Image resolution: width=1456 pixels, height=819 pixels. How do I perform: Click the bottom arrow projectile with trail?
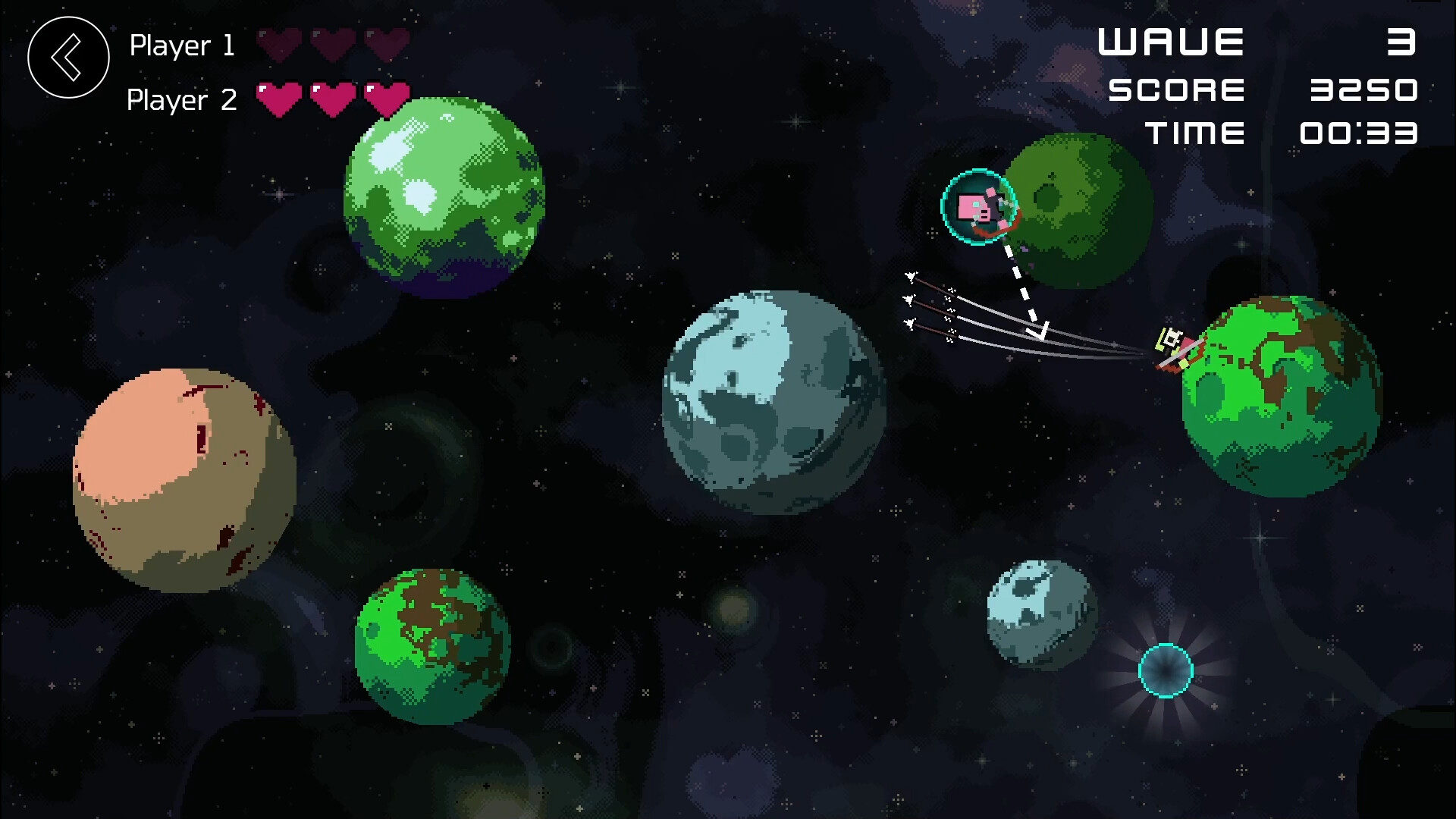click(x=908, y=325)
